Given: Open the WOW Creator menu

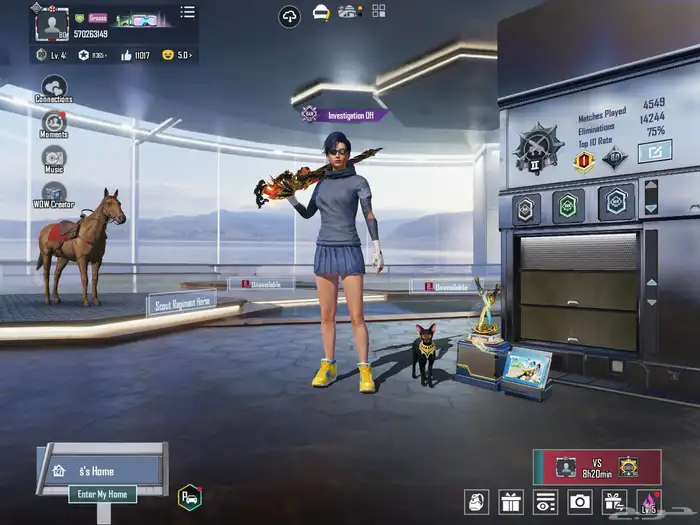Looking at the screenshot, I should [54, 194].
